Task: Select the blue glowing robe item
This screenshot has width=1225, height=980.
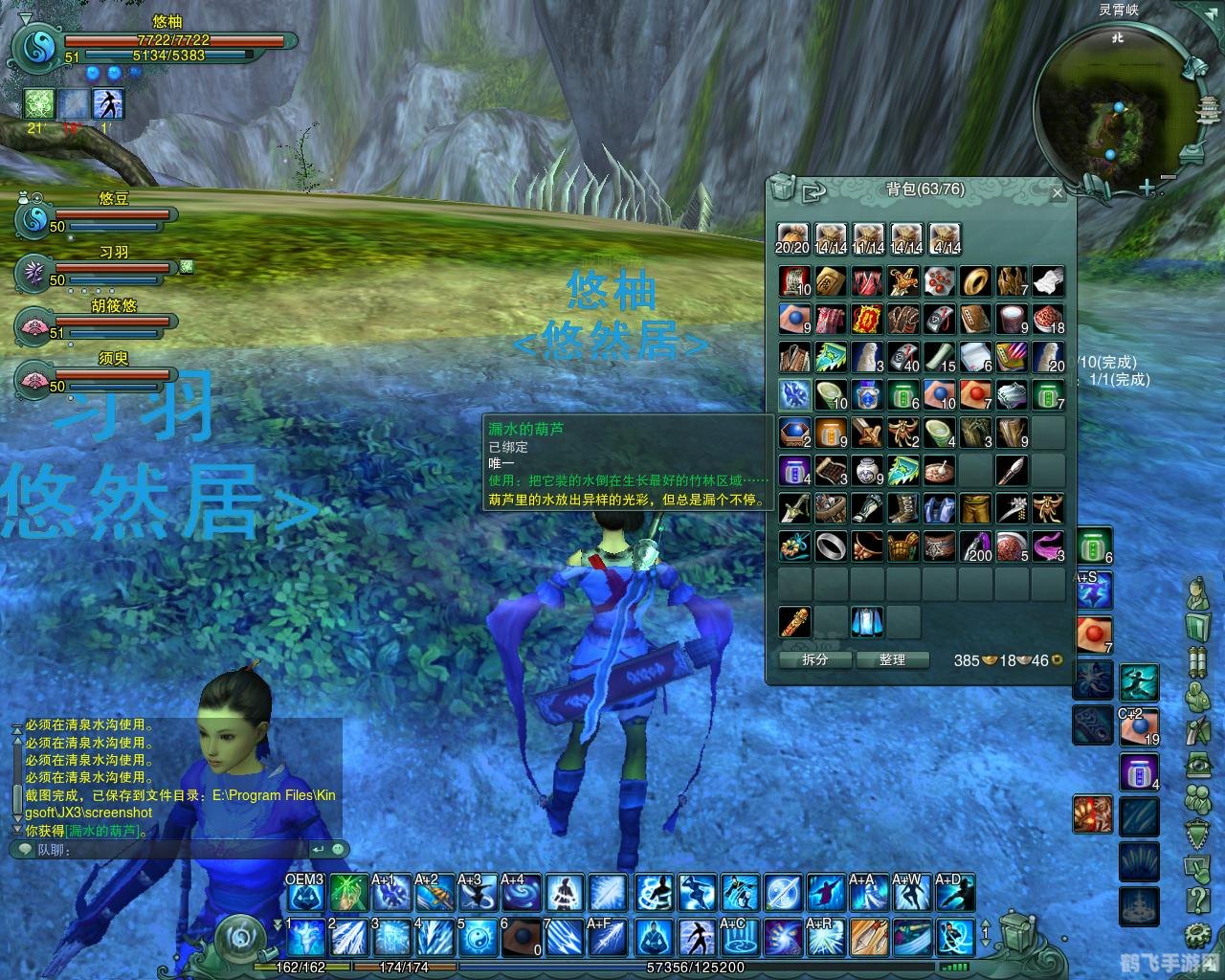Action: click(x=867, y=622)
